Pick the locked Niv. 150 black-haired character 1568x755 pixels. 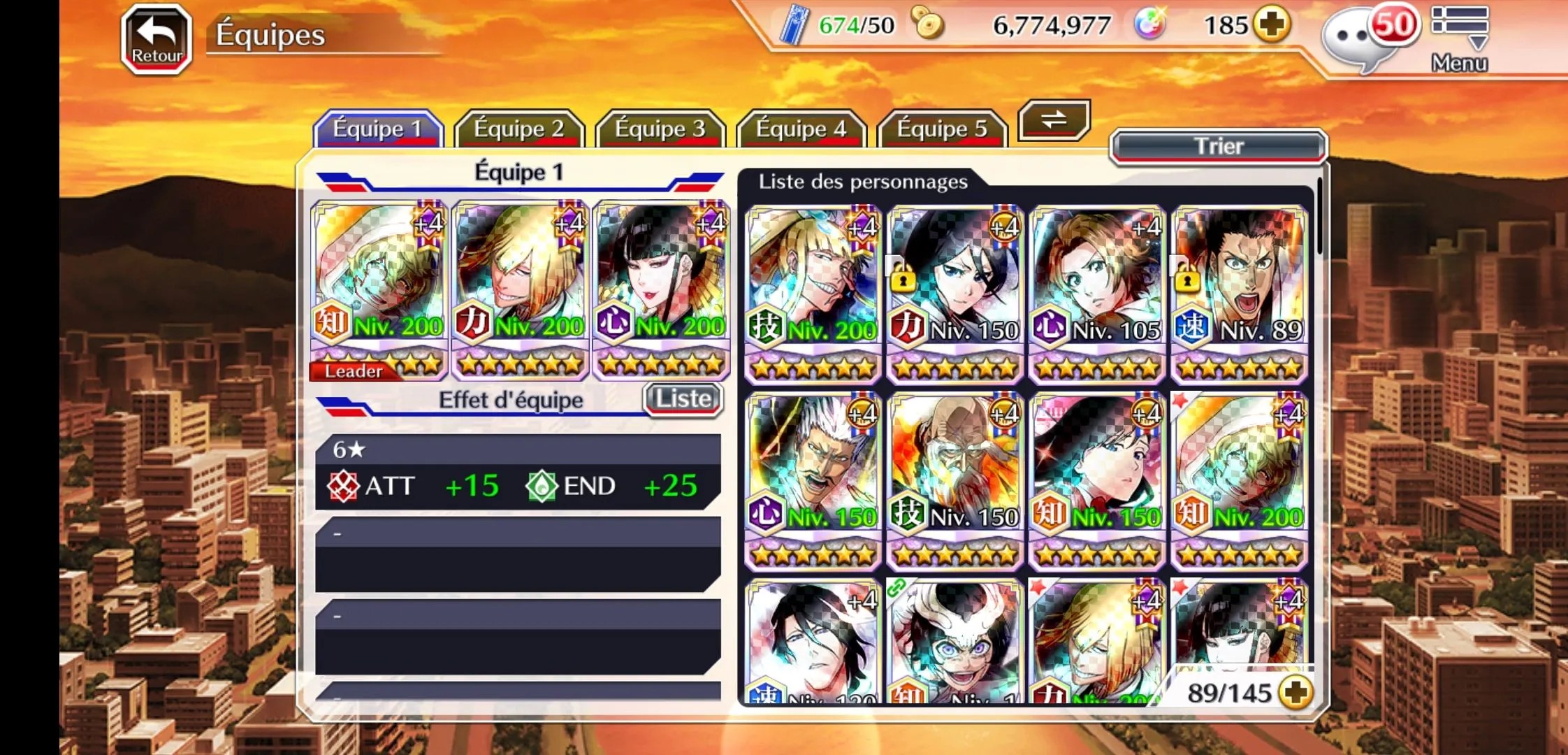pos(955,294)
